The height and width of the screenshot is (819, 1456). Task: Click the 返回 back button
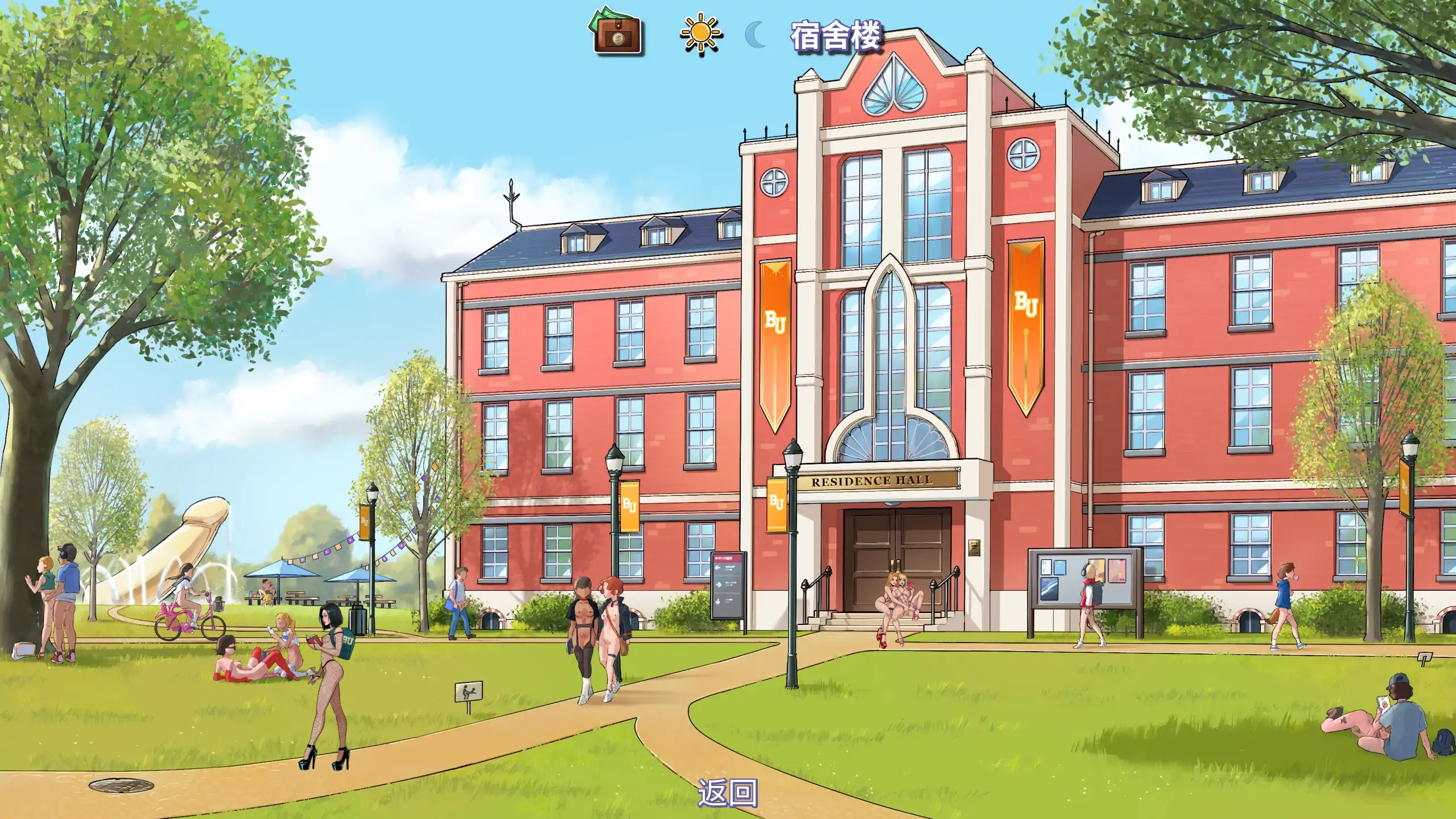(728, 792)
